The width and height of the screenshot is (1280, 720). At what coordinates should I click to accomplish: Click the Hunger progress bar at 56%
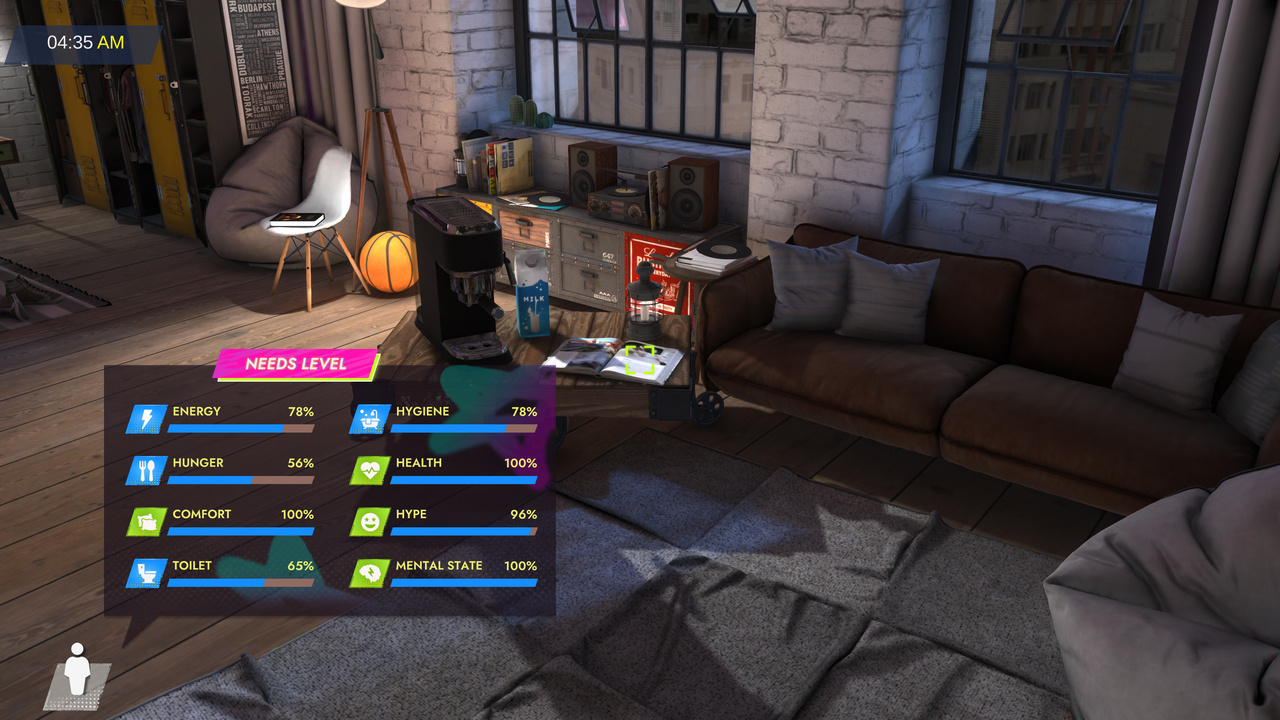click(240, 482)
